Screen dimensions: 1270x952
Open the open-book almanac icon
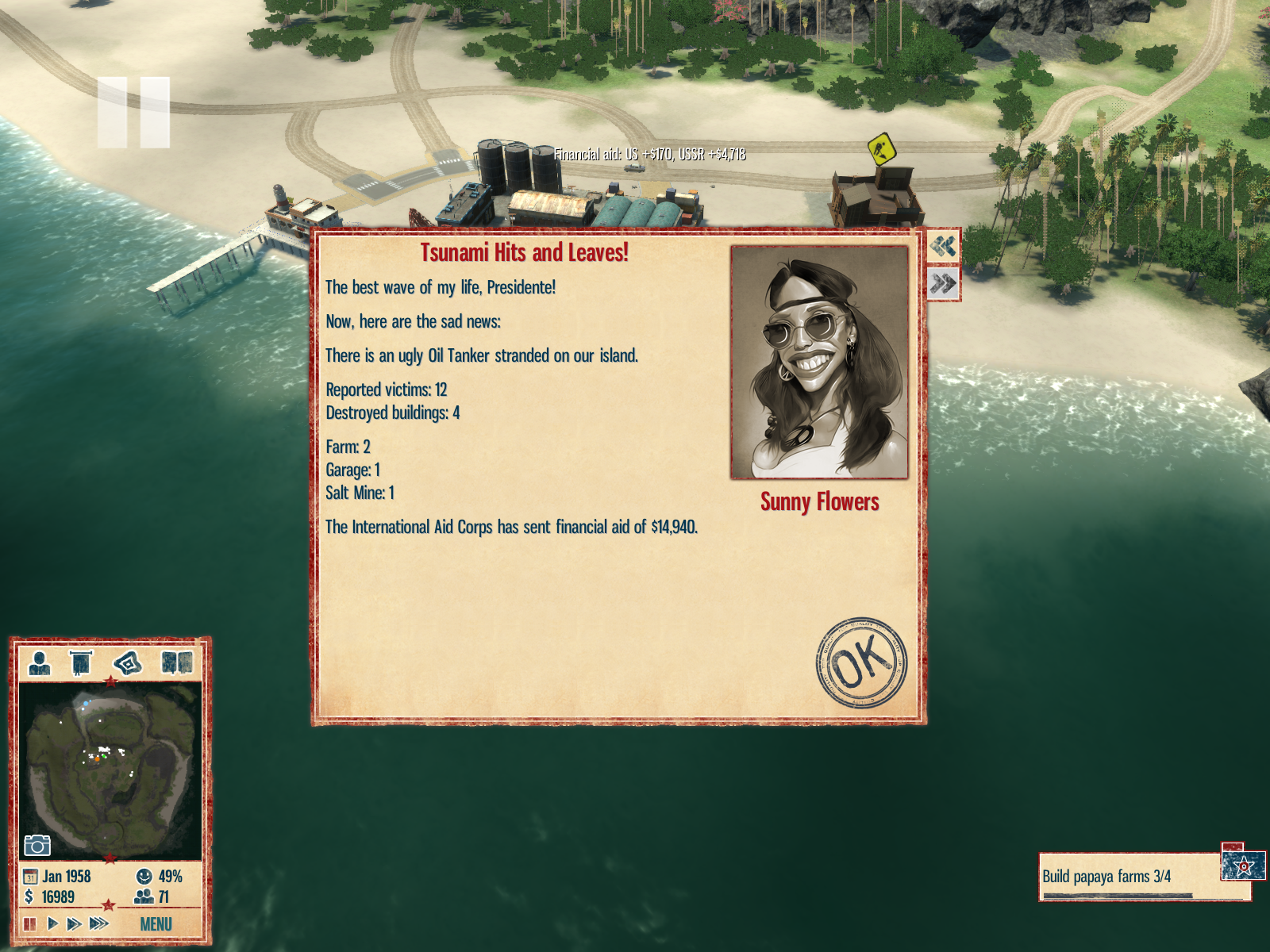176,662
